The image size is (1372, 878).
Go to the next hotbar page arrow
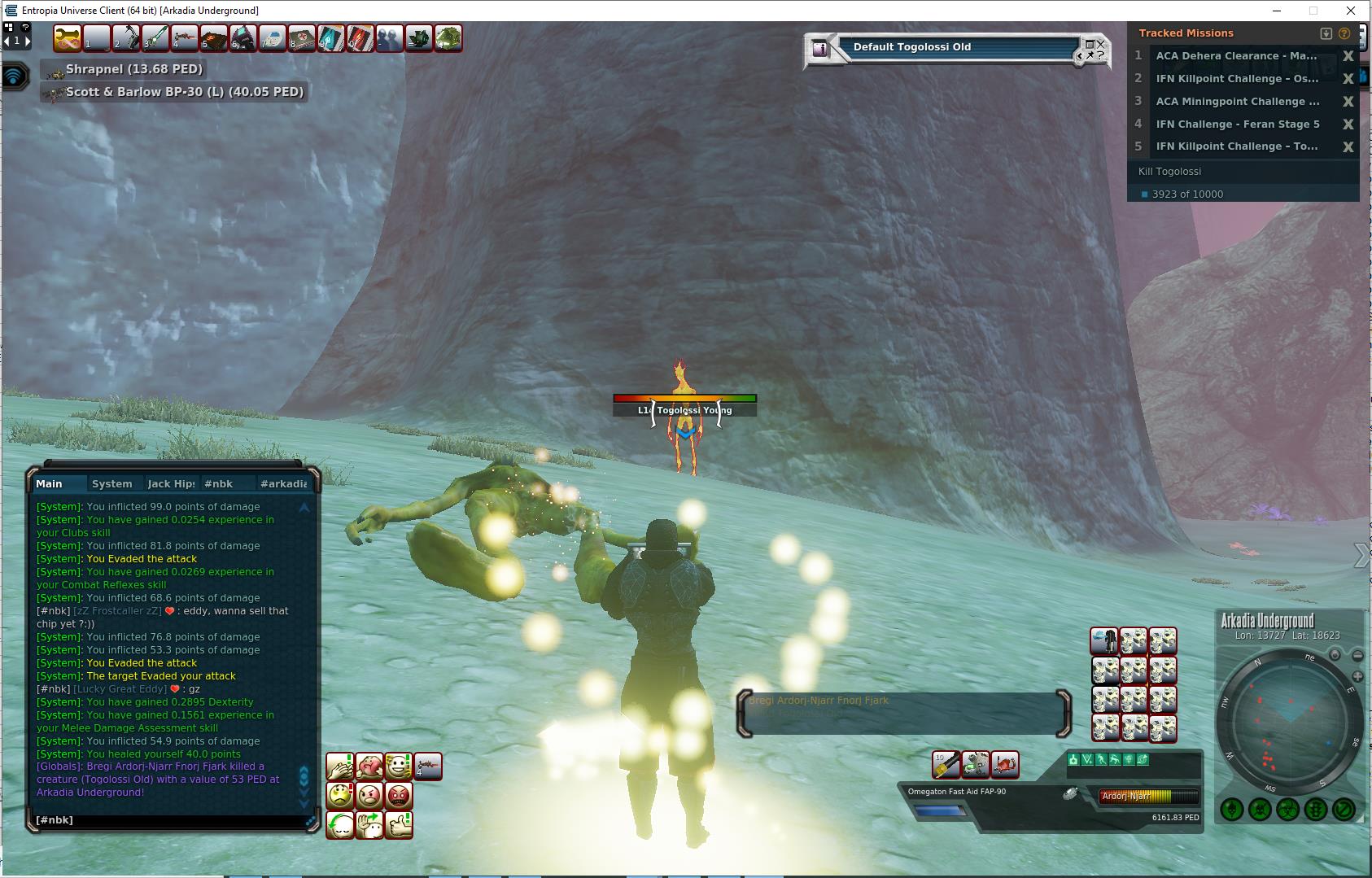coord(28,40)
